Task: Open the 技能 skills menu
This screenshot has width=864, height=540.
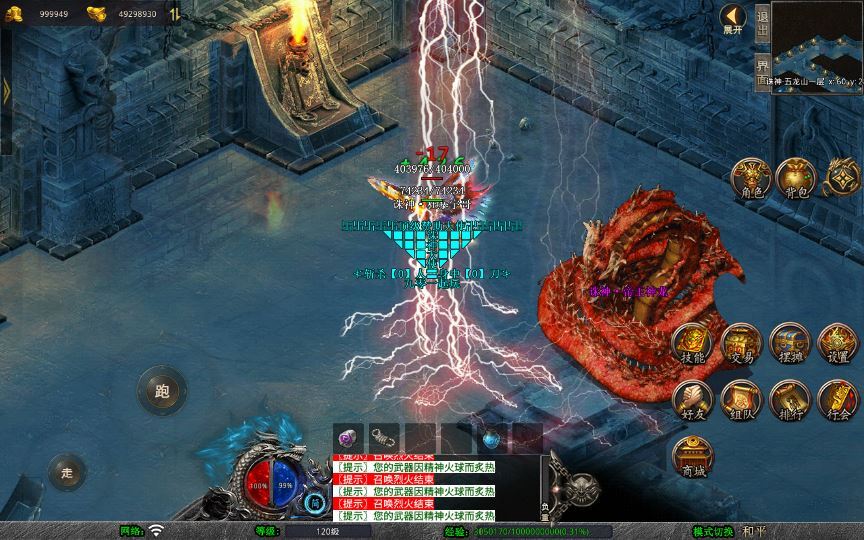Action: point(692,344)
